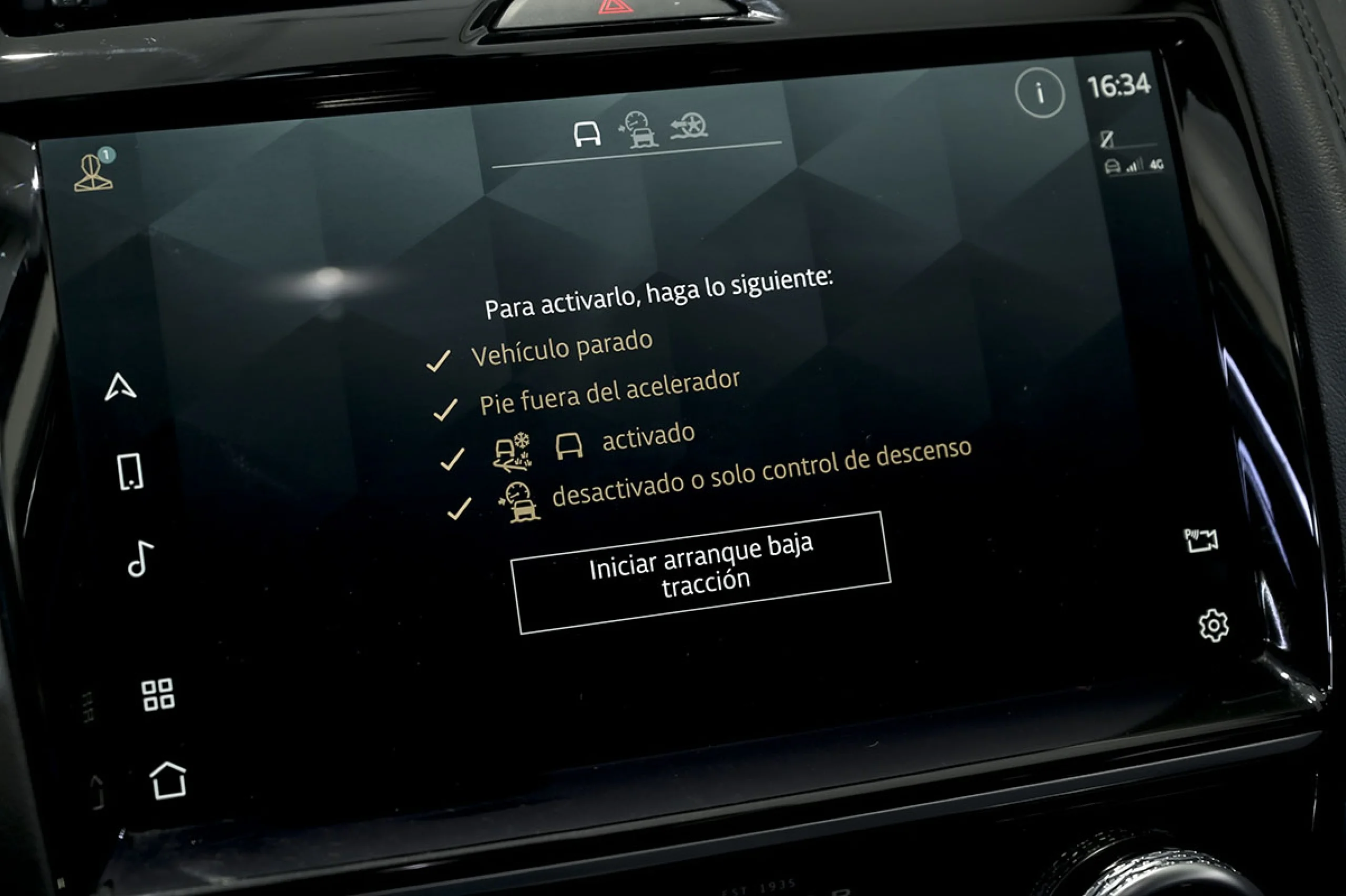Tap the Vehículo parado checkmark
The width and height of the screenshot is (1346, 896).
440,360
